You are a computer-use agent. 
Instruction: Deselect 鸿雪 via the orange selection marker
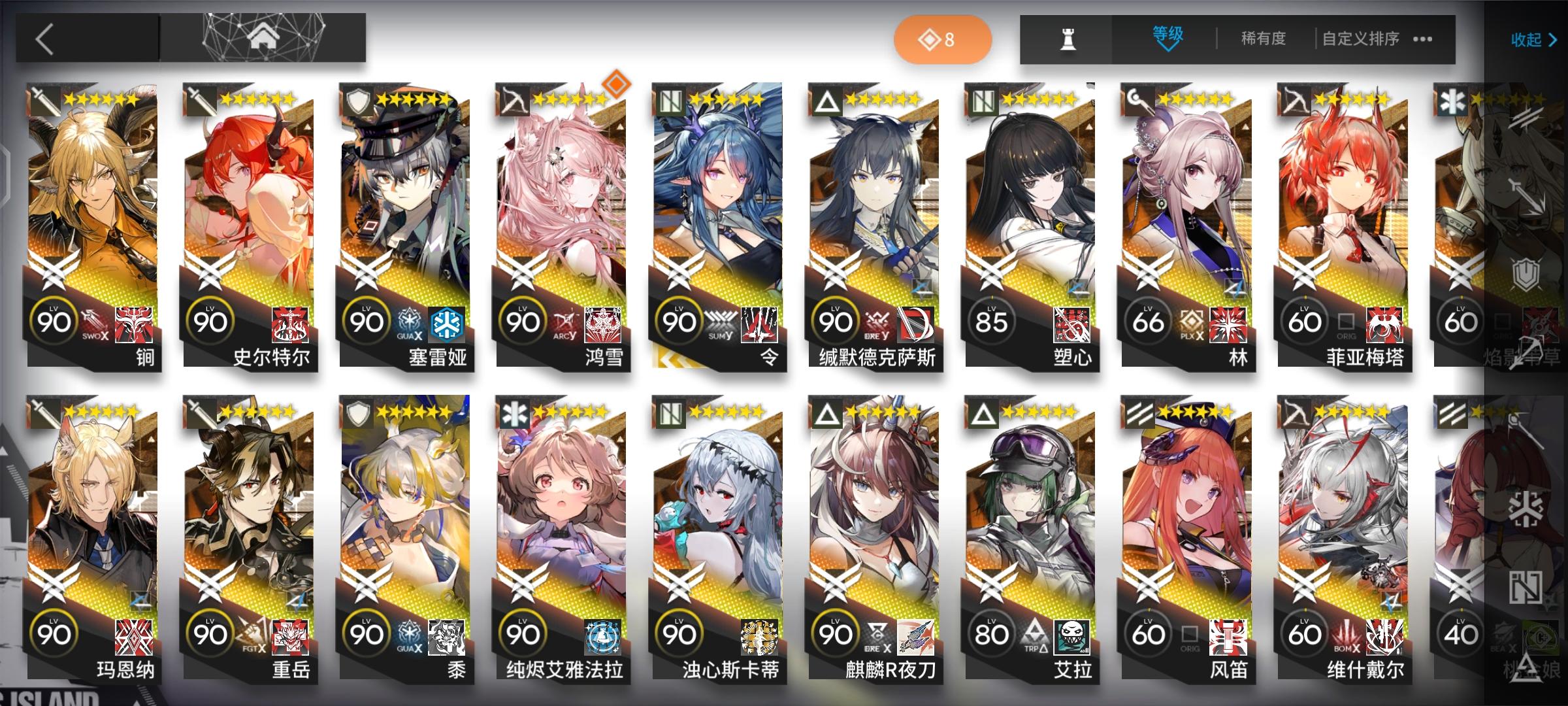[x=616, y=82]
